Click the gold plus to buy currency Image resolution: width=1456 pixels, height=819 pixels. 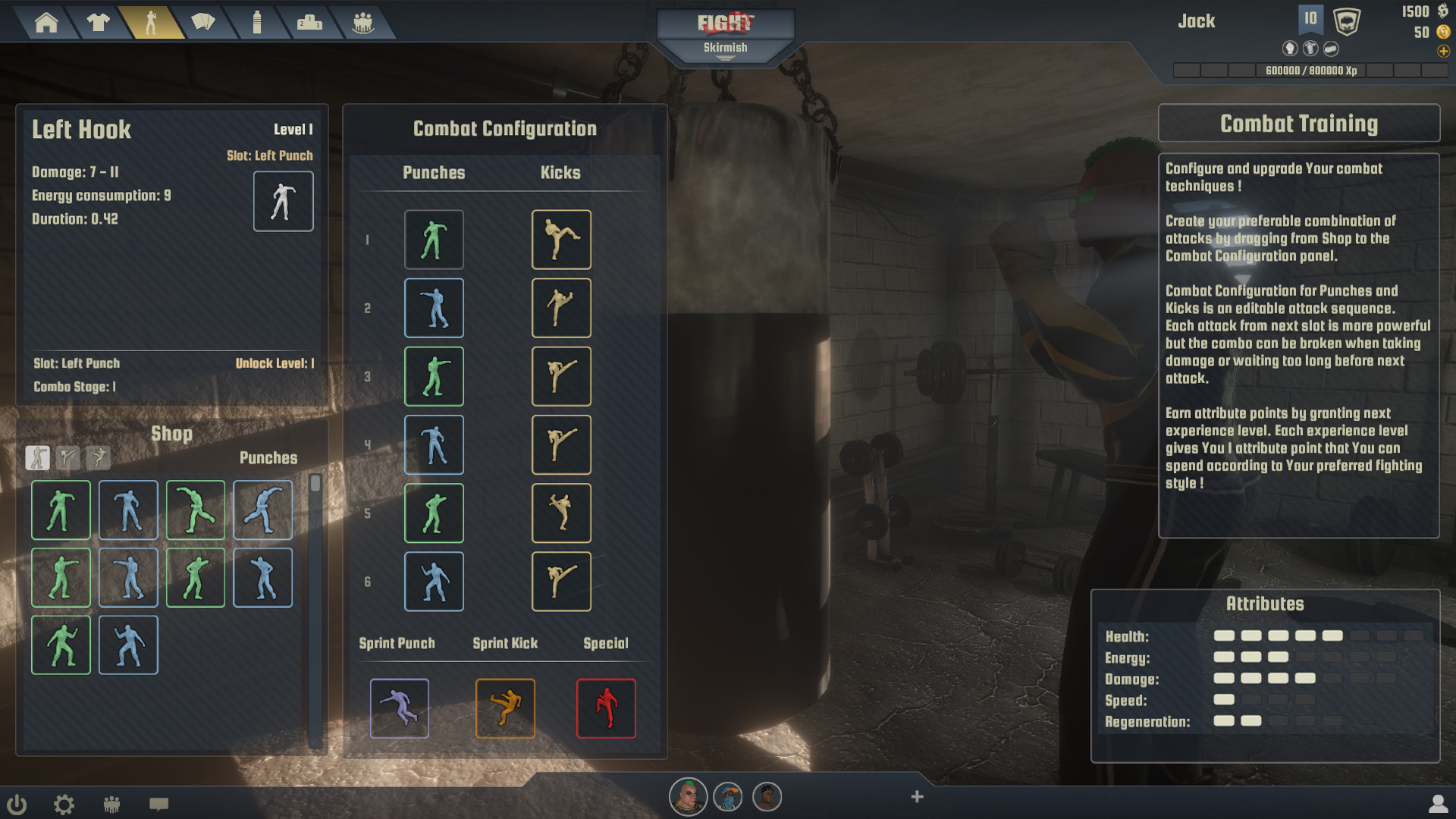1443,52
